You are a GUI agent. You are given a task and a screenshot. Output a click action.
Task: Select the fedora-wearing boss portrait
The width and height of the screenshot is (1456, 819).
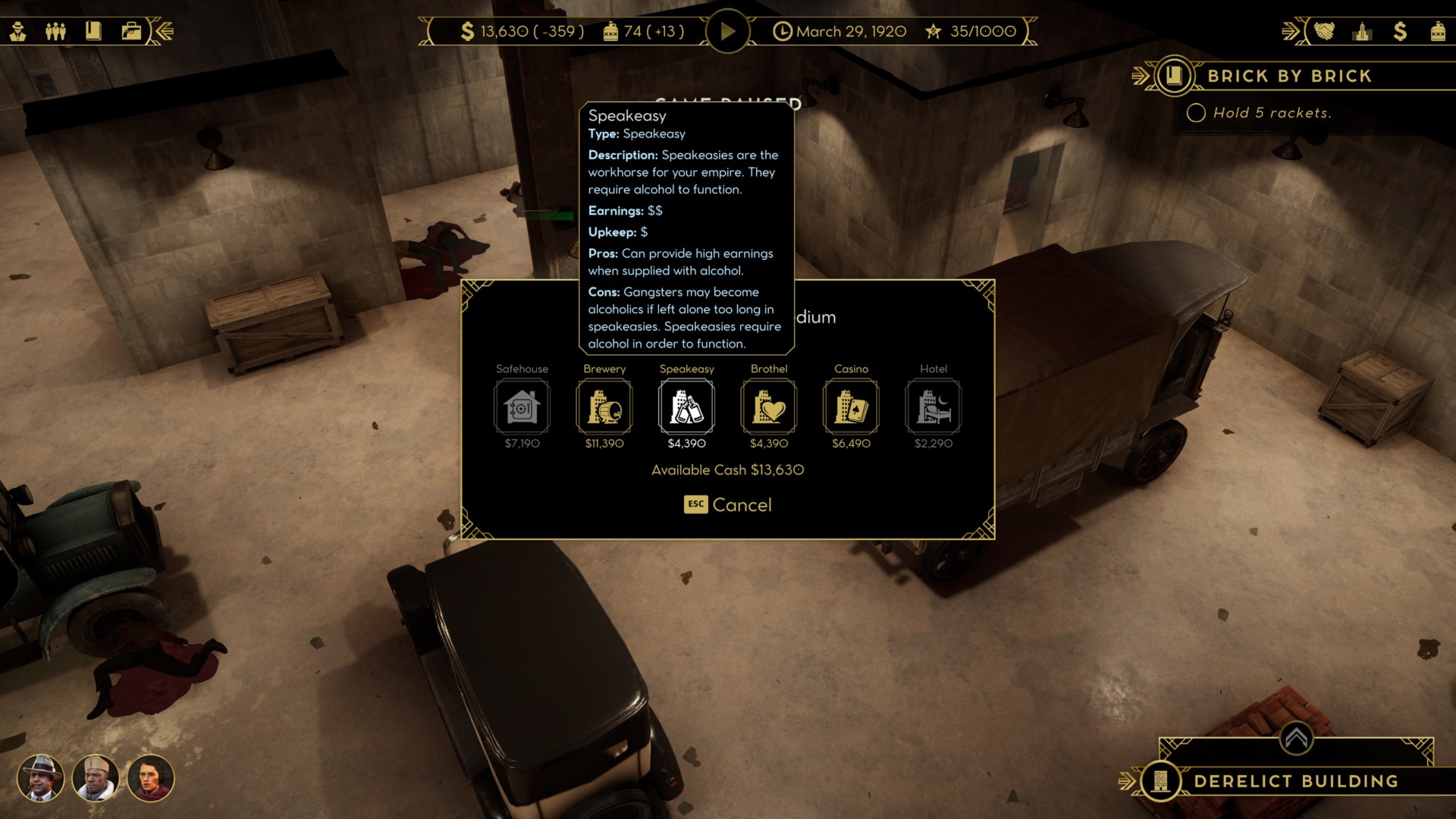pyautogui.click(x=40, y=778)
